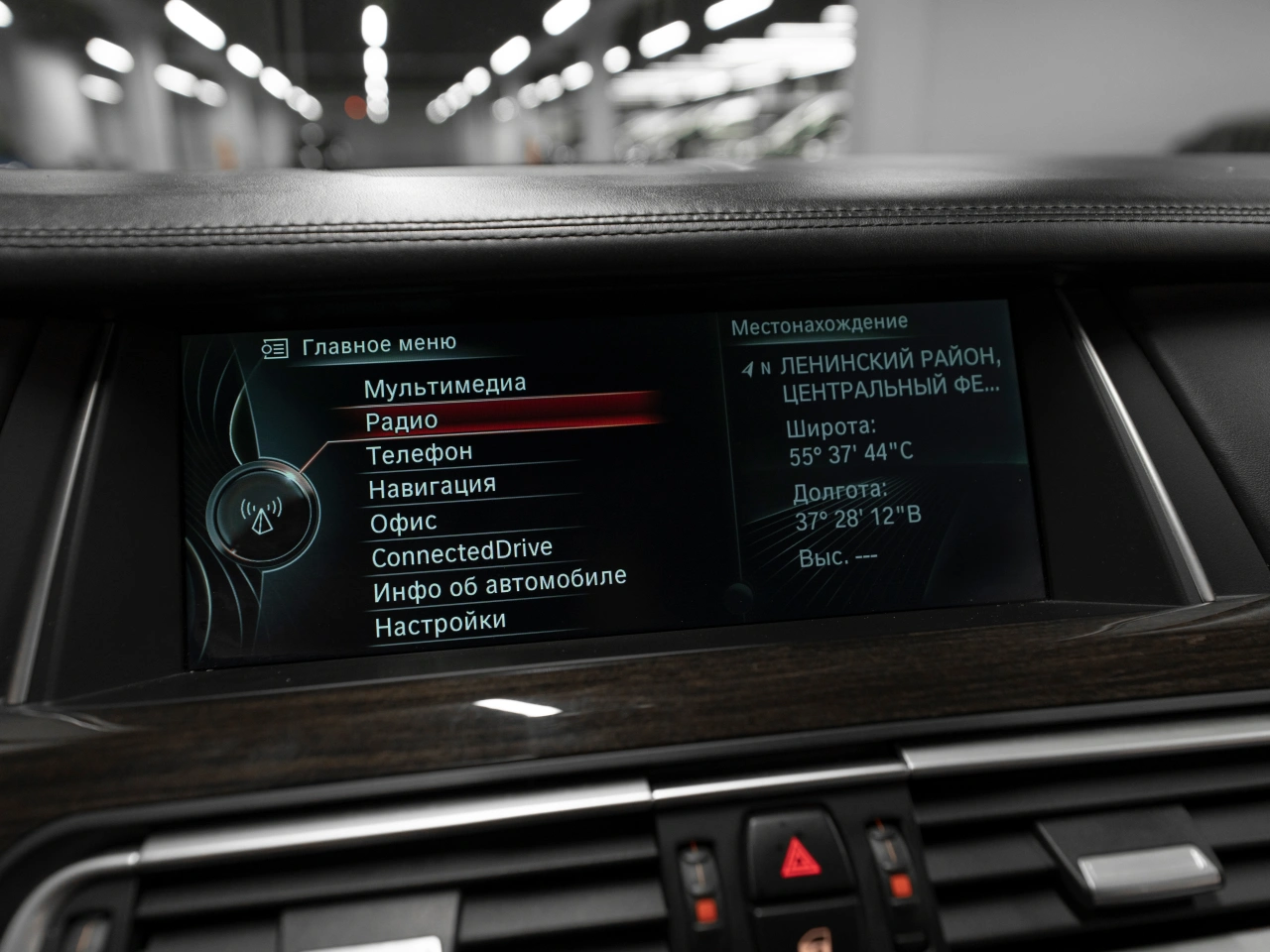Open the Навигация menu item

[x=432, y=487]
